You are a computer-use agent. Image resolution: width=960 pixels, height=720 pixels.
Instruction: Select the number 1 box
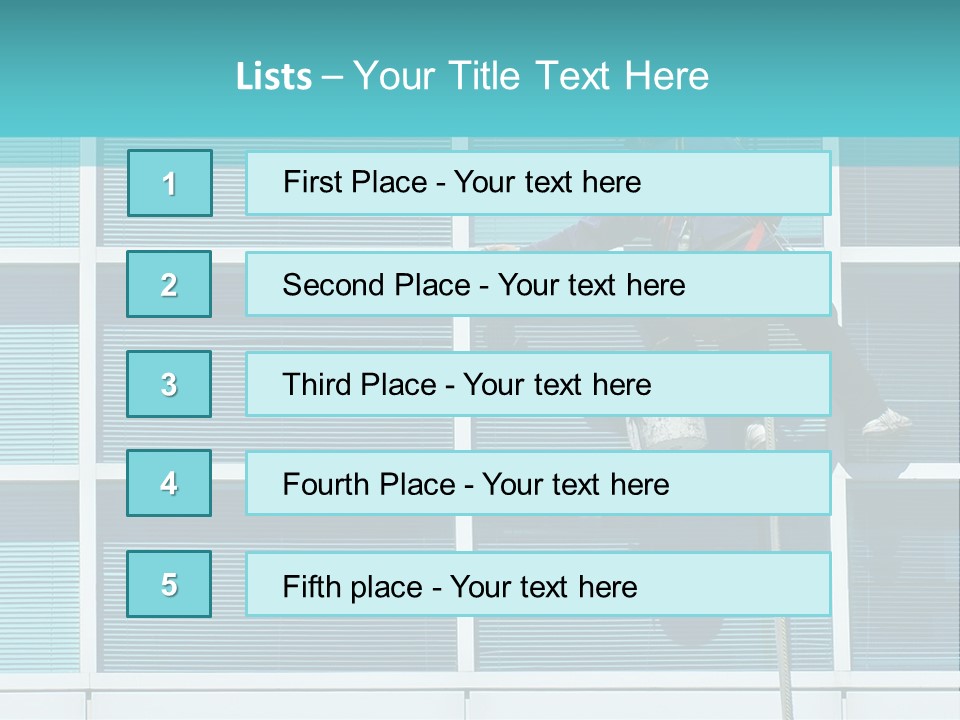tap(169, 183)
